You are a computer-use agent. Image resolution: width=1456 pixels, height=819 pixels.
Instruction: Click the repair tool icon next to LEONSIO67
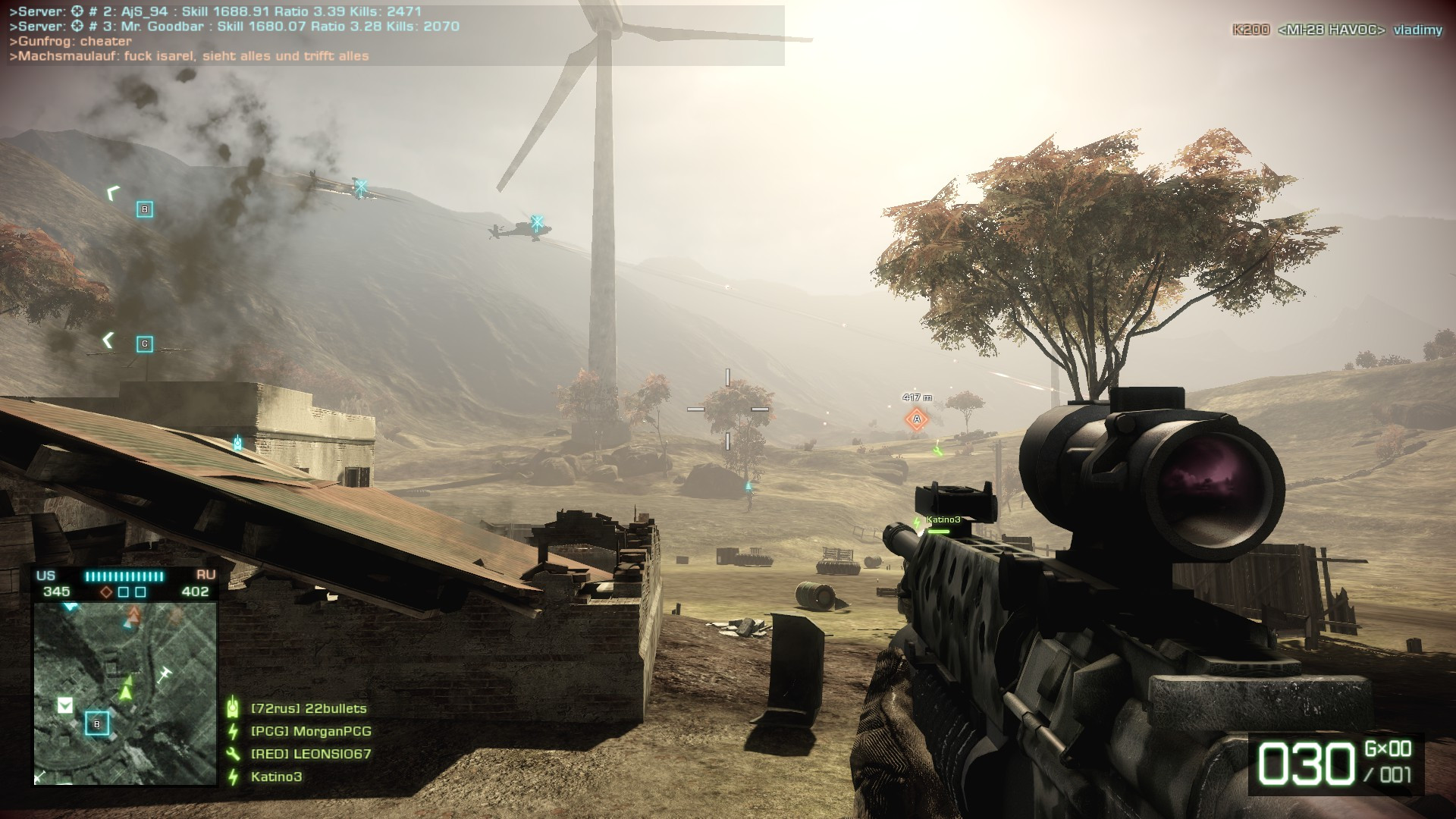[233, 755]
